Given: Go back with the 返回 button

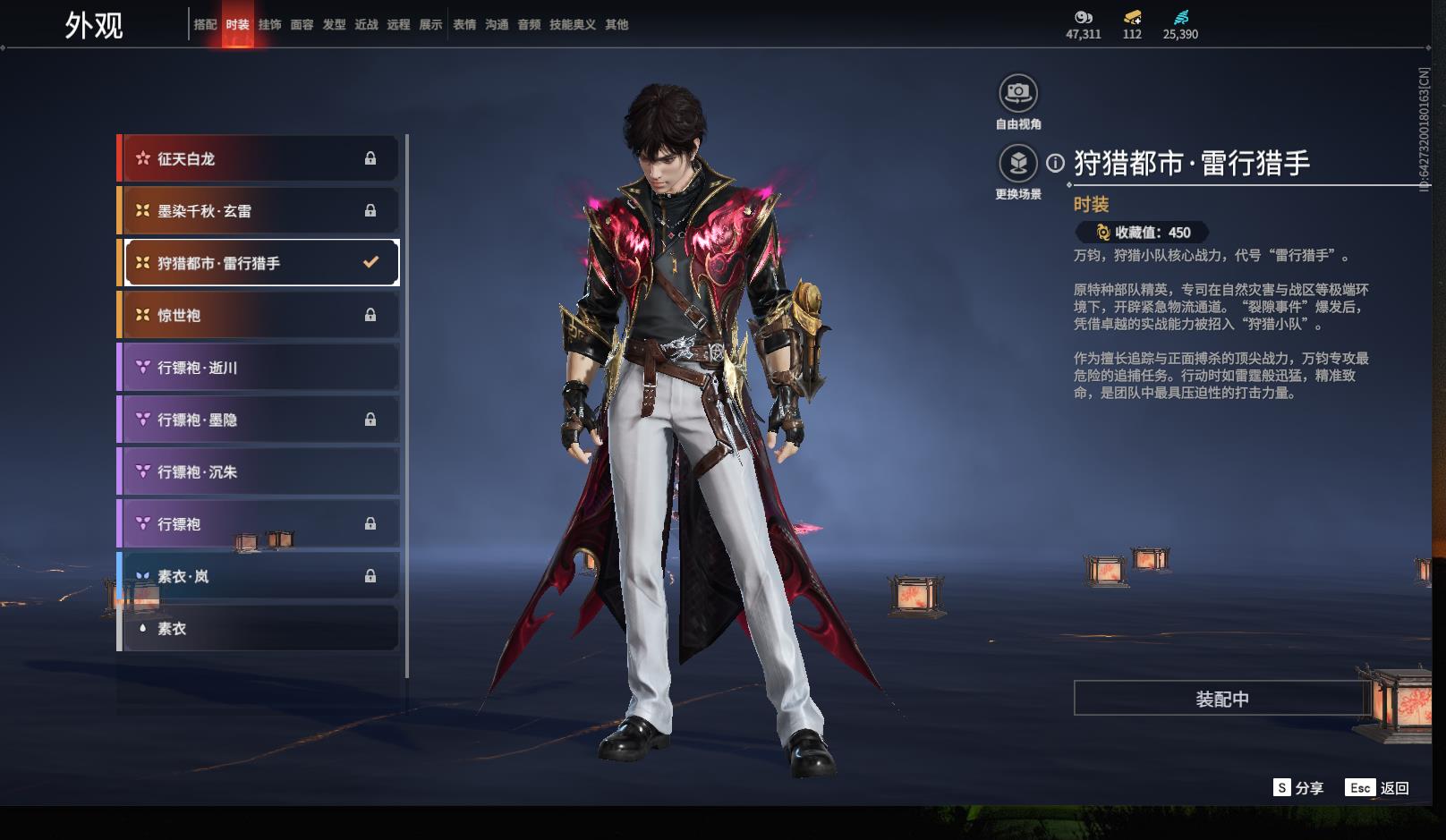Looking at the screenshot, I should point(1378,787).
